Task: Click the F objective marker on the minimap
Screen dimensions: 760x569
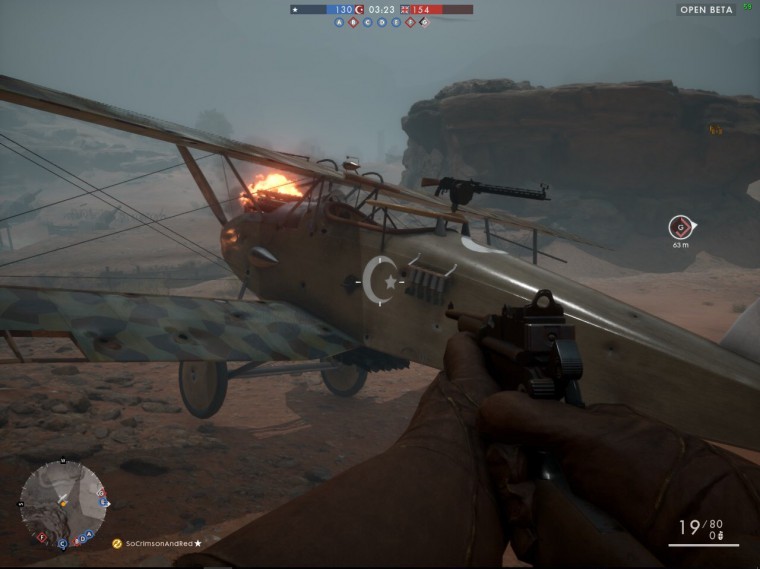Action: coord(41,536)
